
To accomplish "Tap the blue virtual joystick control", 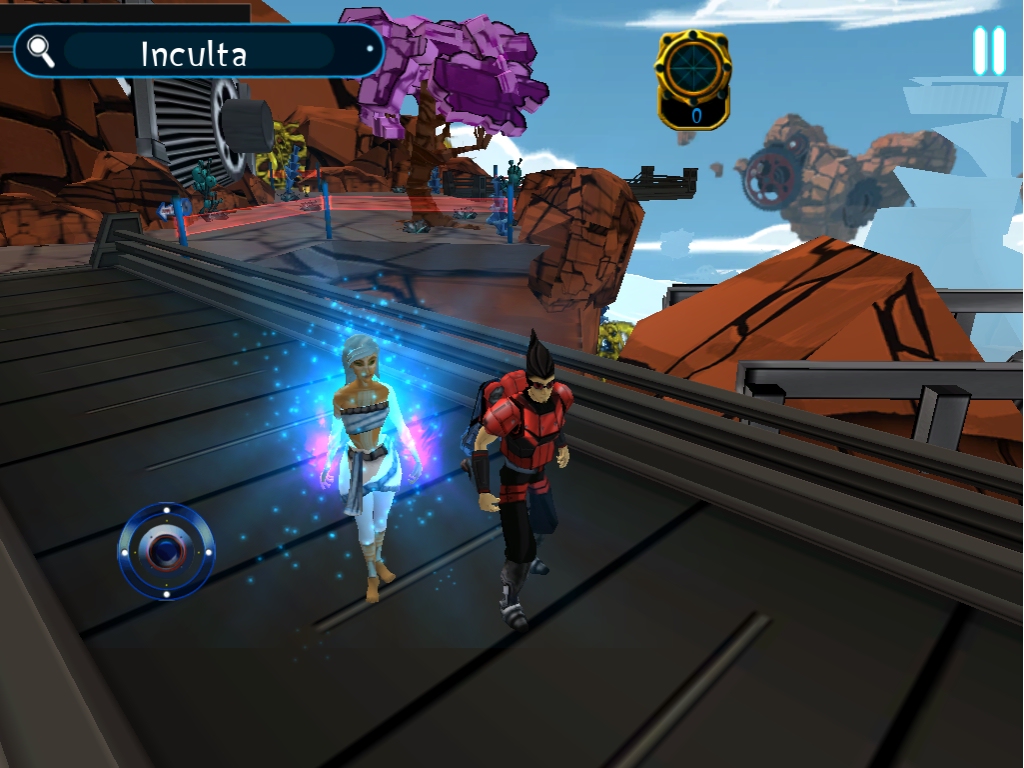I will (x=166, y=551).
